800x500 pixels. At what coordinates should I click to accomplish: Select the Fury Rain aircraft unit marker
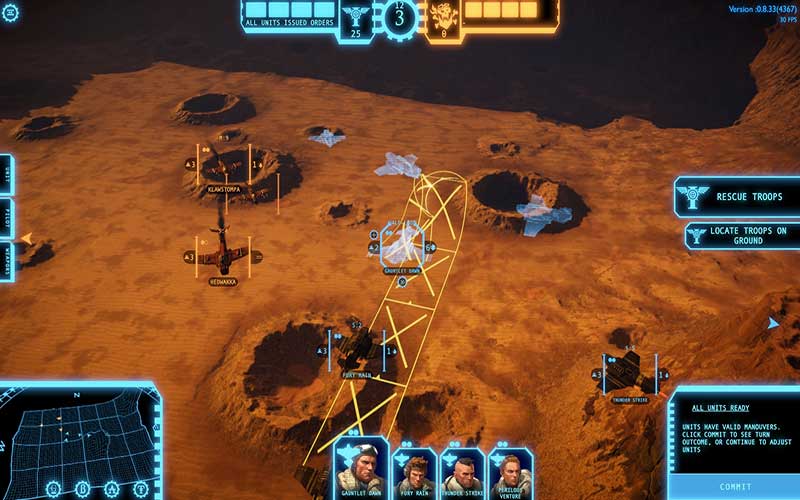point(358,350)
